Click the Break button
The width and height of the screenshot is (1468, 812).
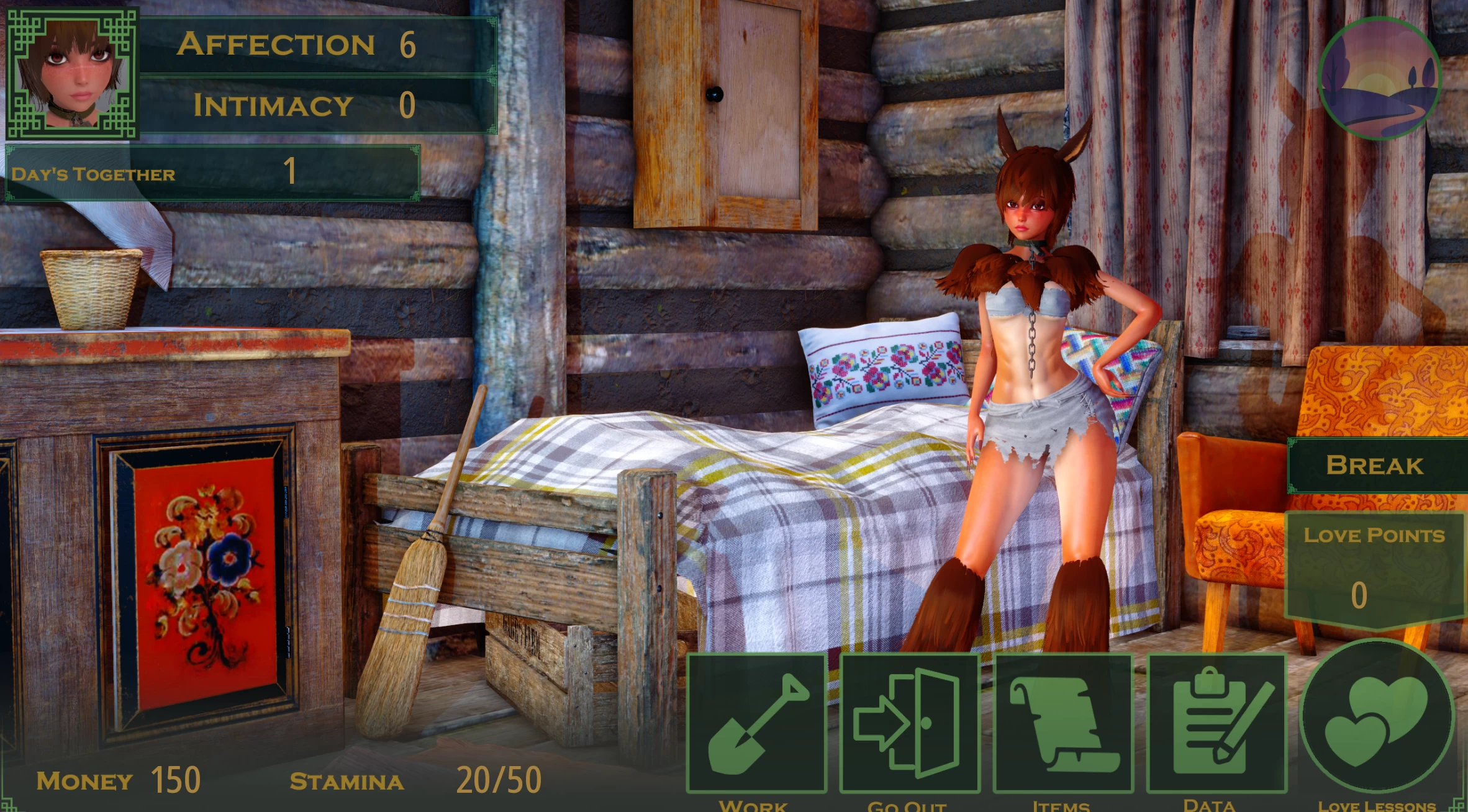click(x=1375, y=466)
